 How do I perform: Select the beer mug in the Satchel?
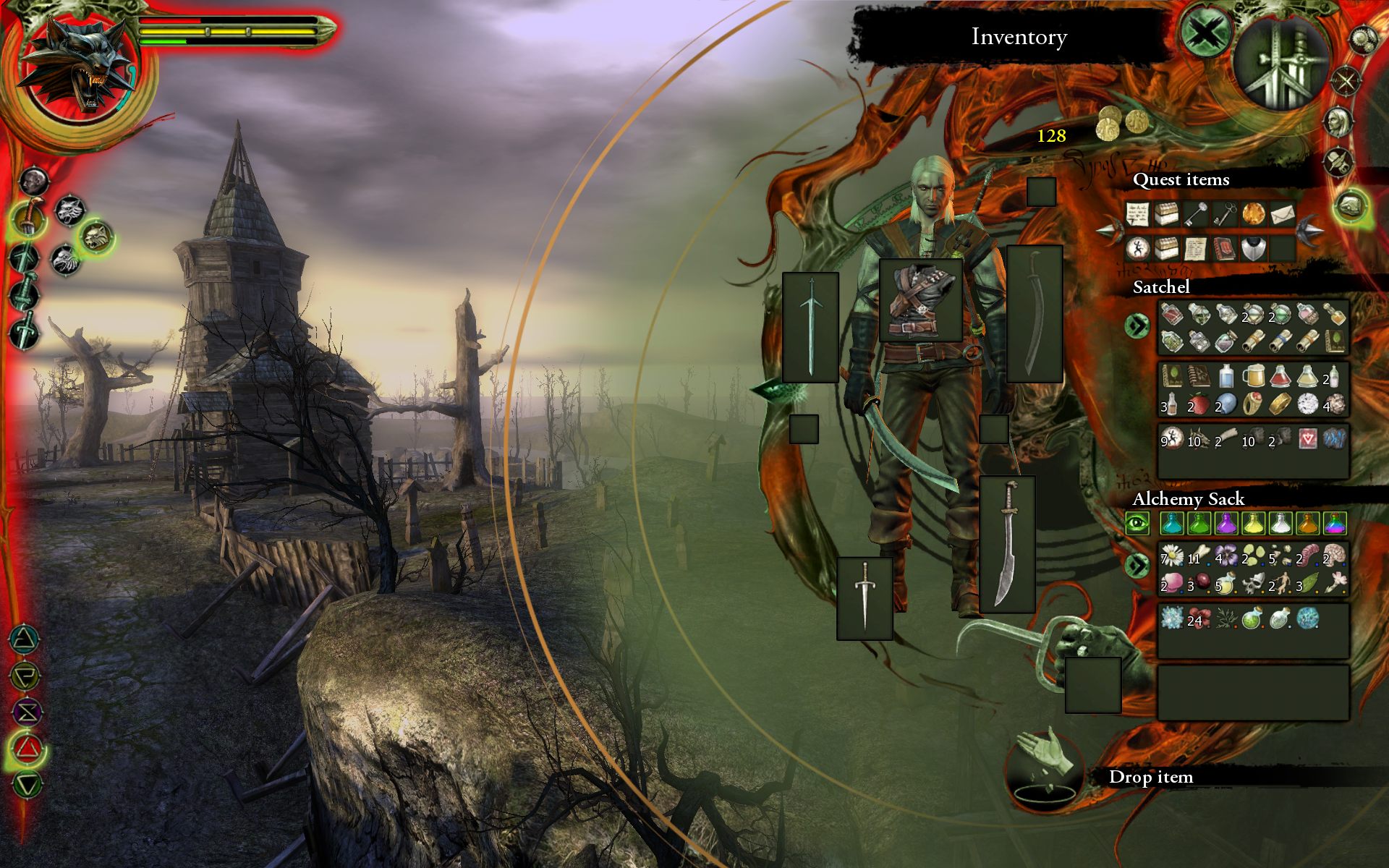click(x=1253, y=377)
